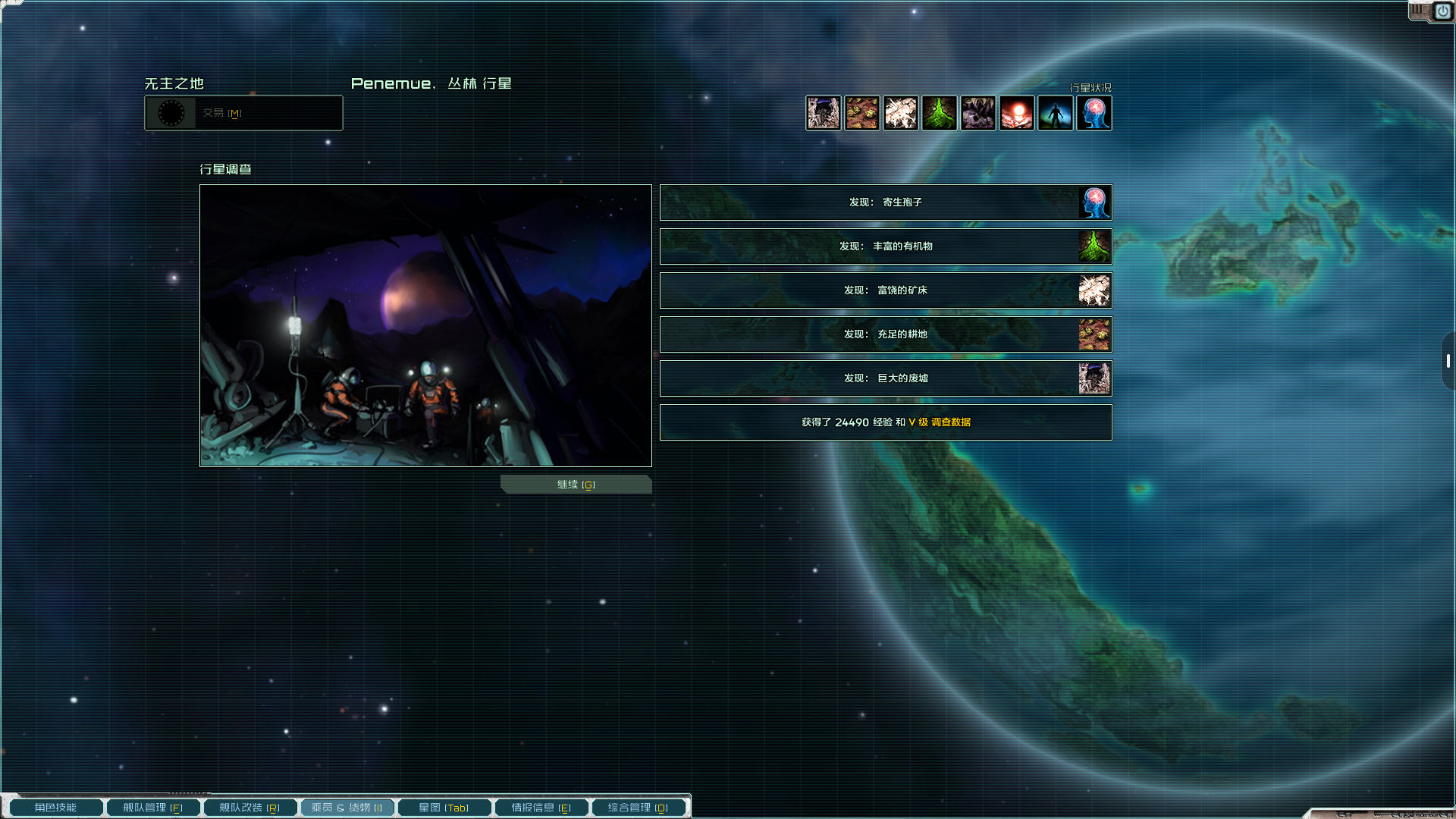Show the 星图 star map tab

[x=444, y=808]
